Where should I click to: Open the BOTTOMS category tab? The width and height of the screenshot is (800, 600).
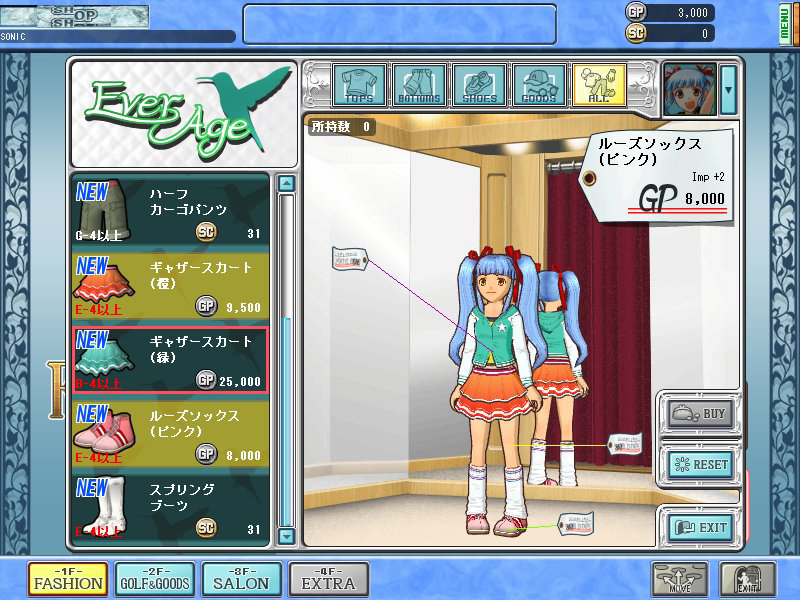point(419,86)
